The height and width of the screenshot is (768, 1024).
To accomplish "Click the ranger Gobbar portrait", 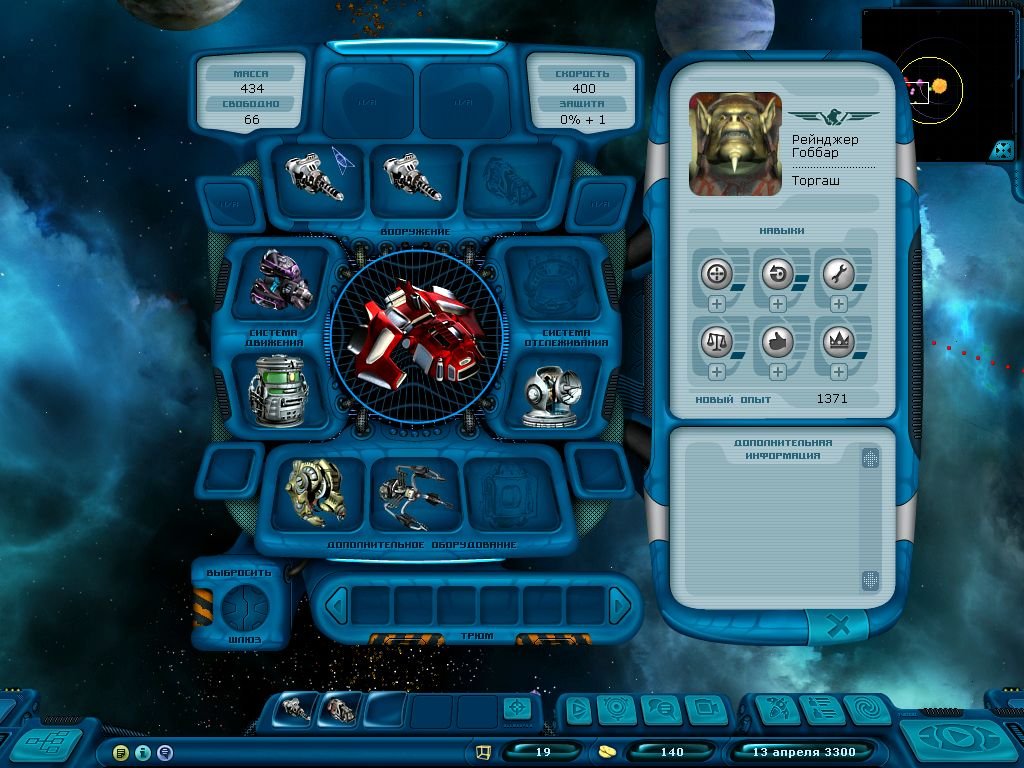I will coord(735,143).
